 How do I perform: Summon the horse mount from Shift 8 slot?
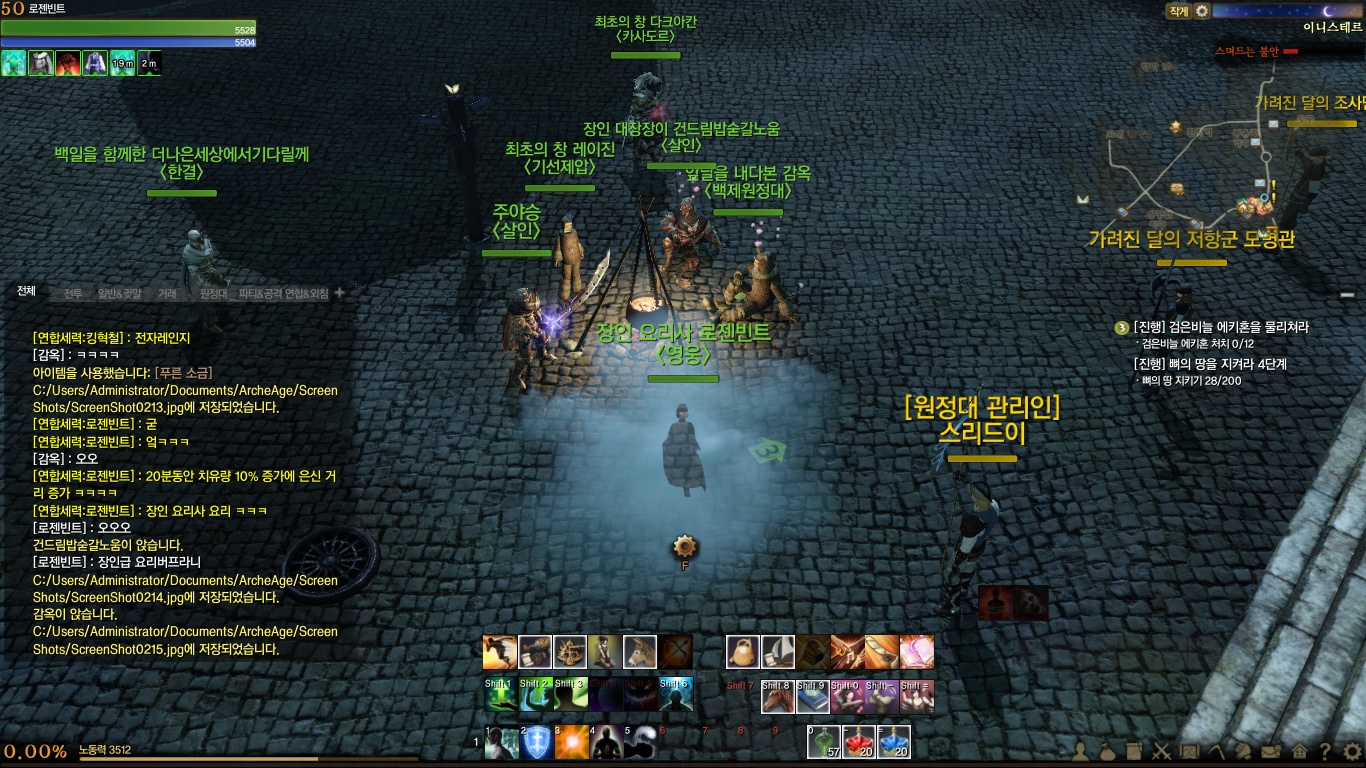[x=778, y=696]
